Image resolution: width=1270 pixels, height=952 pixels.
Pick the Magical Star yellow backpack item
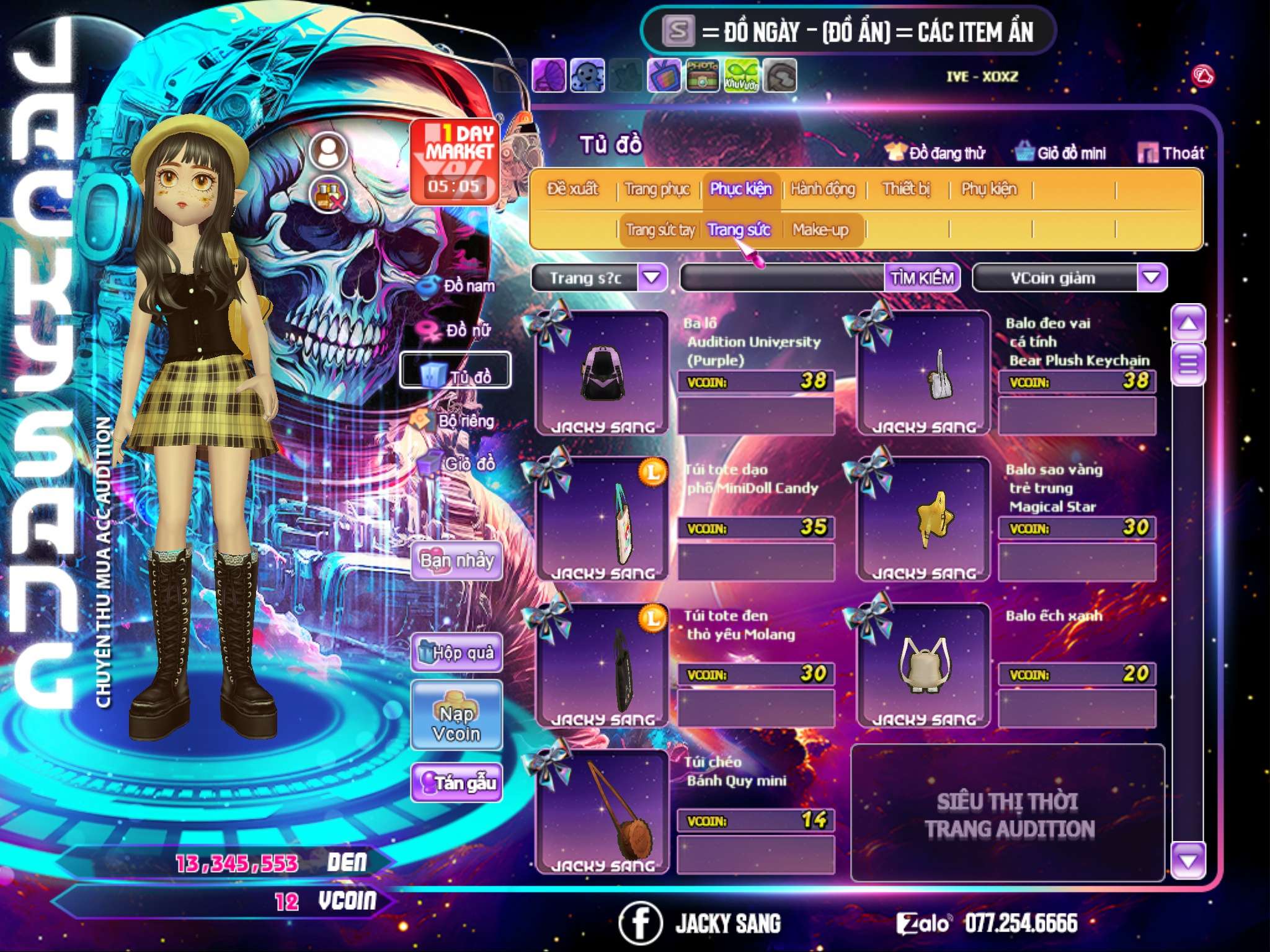pyautogui.click(x=923, y=519)
